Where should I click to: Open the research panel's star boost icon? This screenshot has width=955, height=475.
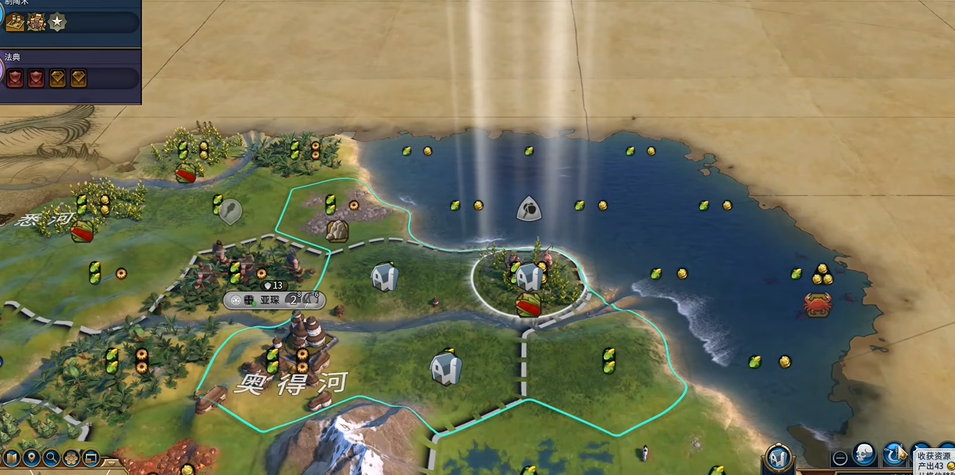click(58, 21)
